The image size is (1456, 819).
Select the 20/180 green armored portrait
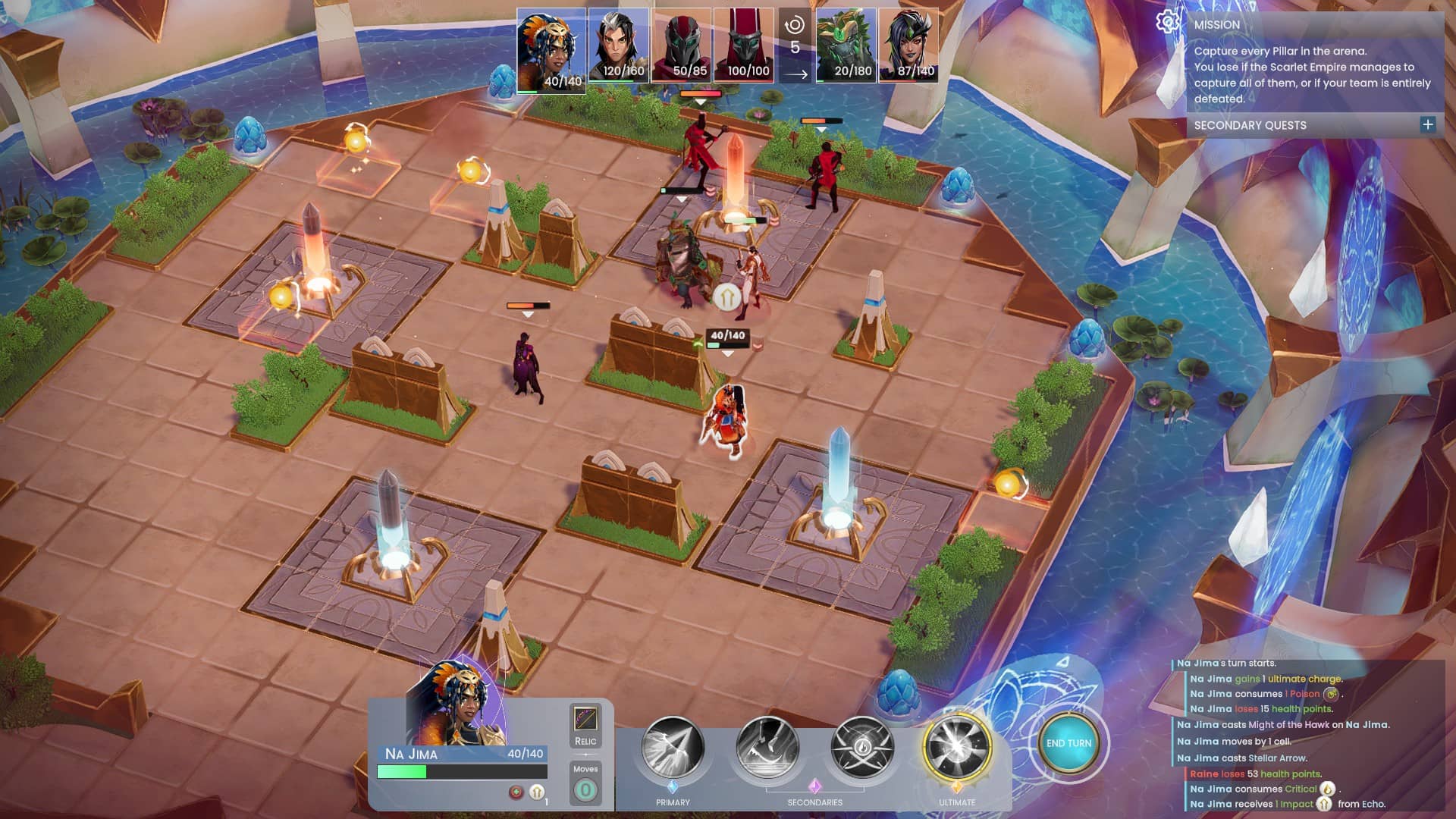click(x=846, y=45)
